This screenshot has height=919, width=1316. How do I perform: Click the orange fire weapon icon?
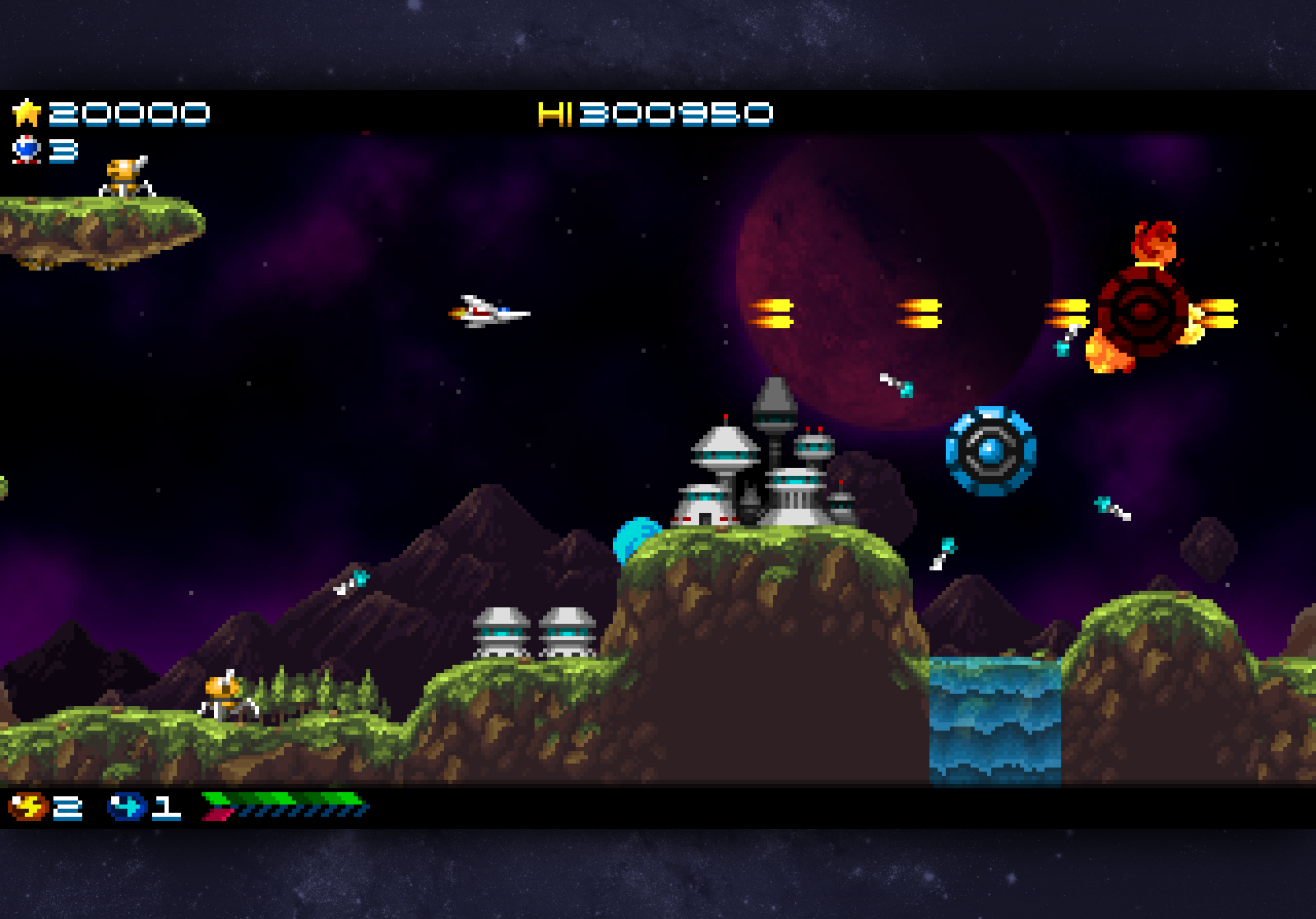pyautogui.click(x=27, y=807)
